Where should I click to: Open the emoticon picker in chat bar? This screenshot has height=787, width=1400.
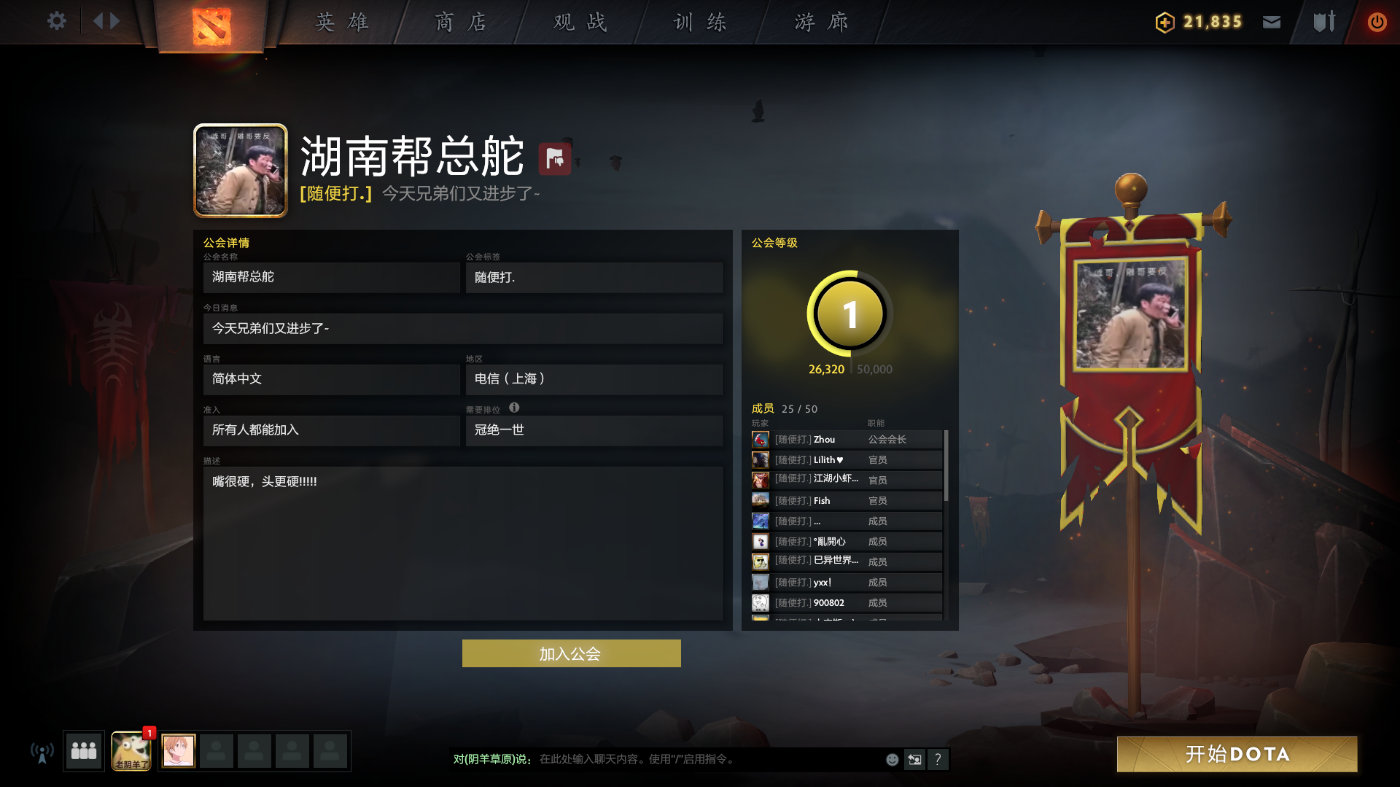891,759
